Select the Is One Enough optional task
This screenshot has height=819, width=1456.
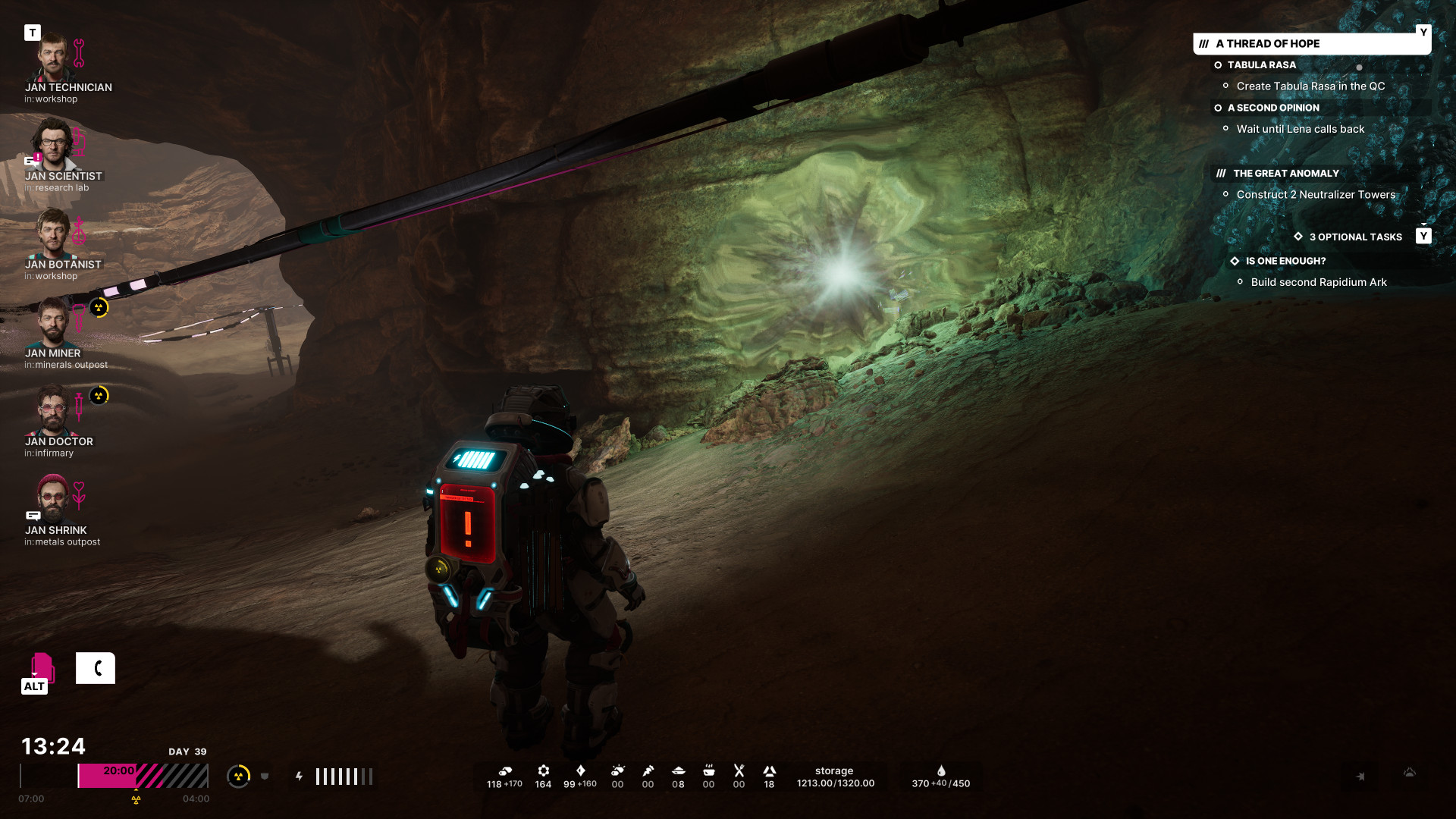coord(1285,261)
